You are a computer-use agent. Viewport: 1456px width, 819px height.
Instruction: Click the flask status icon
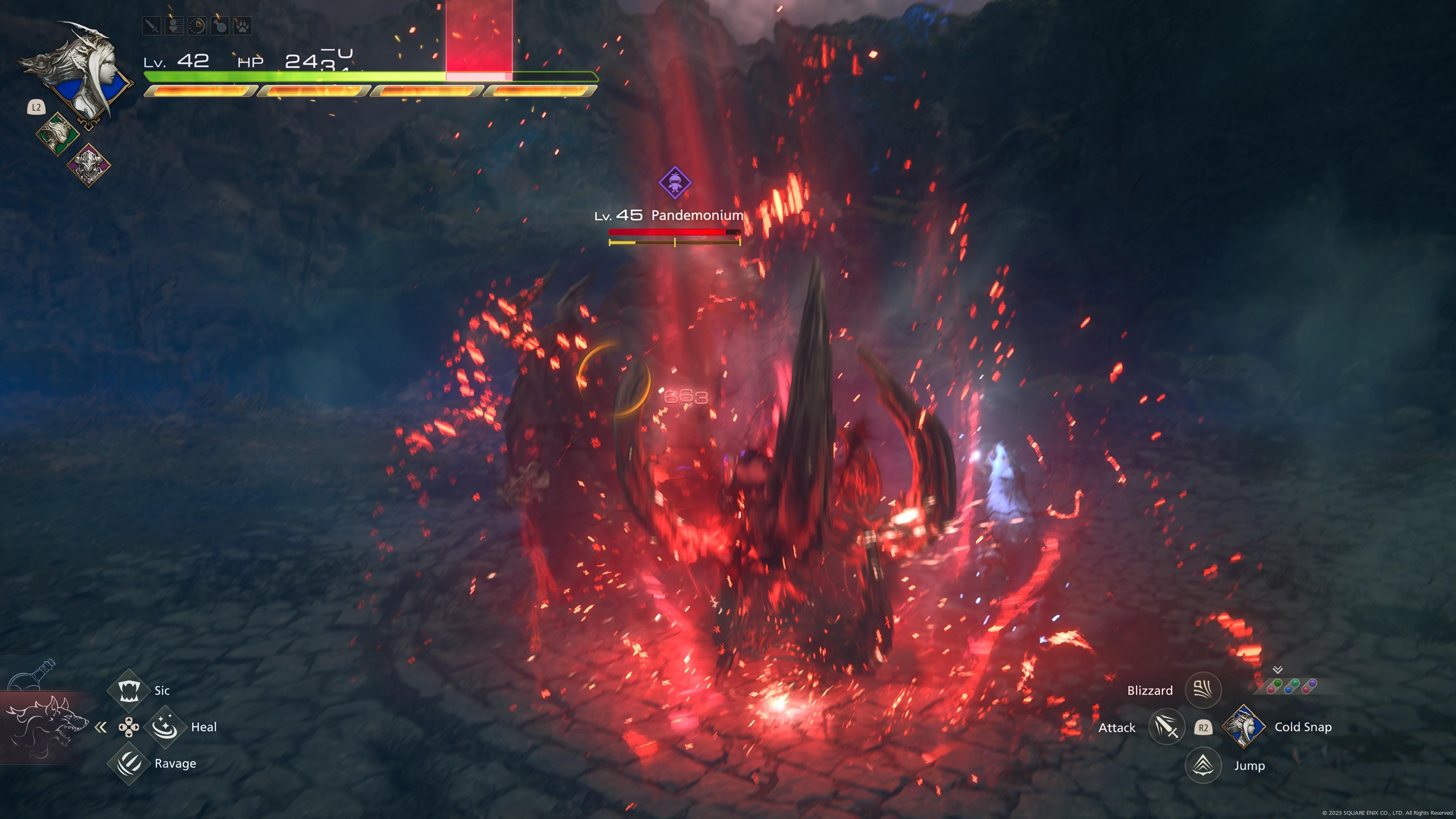point(220,26)
